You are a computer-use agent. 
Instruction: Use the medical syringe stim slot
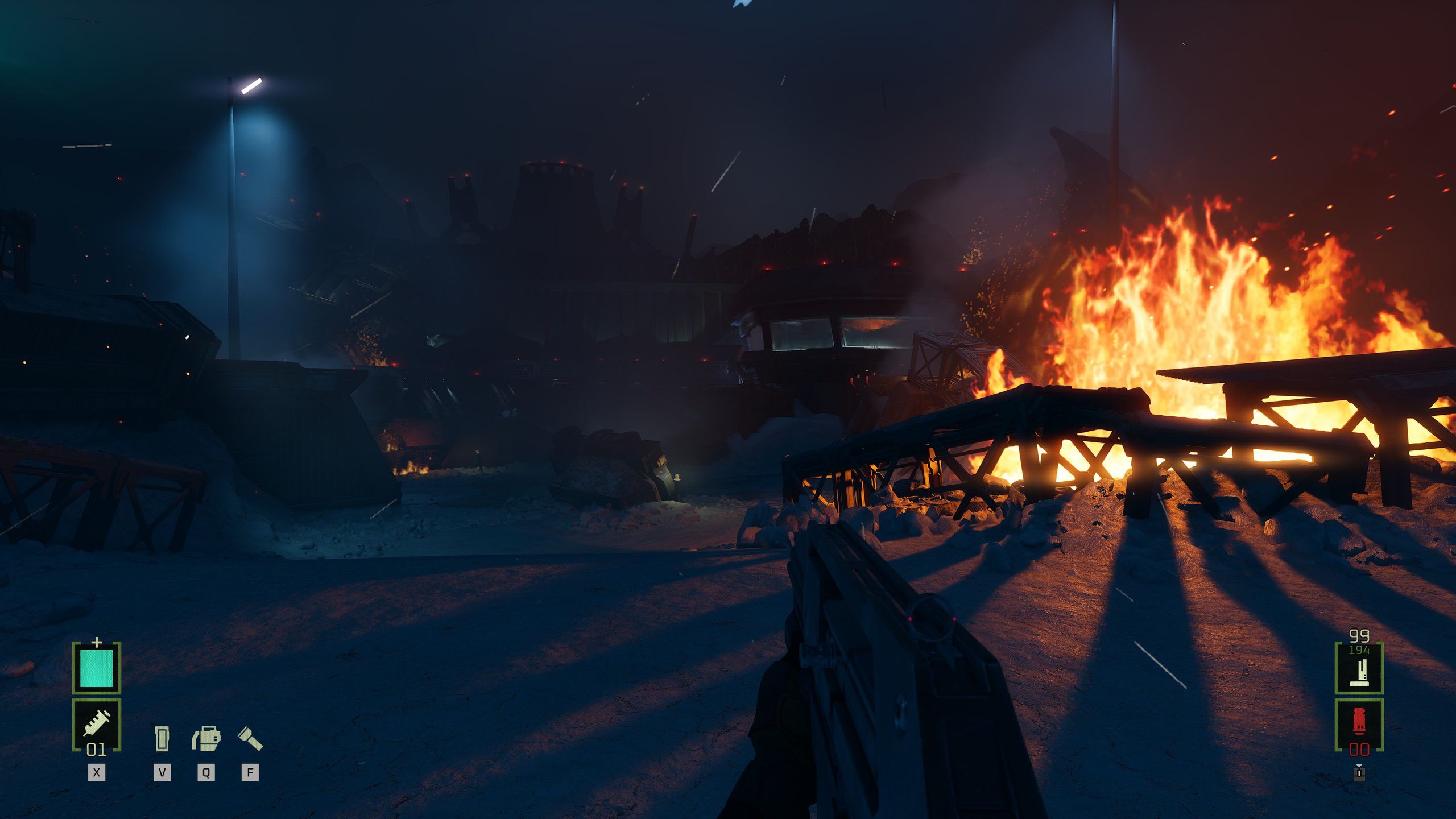click(97, 725)
